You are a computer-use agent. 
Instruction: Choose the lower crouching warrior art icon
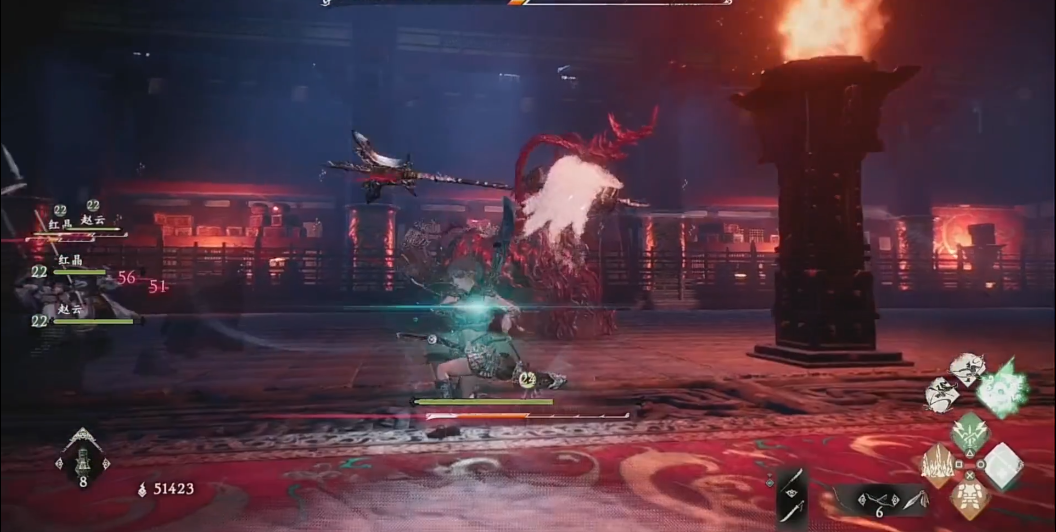pos(942,394)
